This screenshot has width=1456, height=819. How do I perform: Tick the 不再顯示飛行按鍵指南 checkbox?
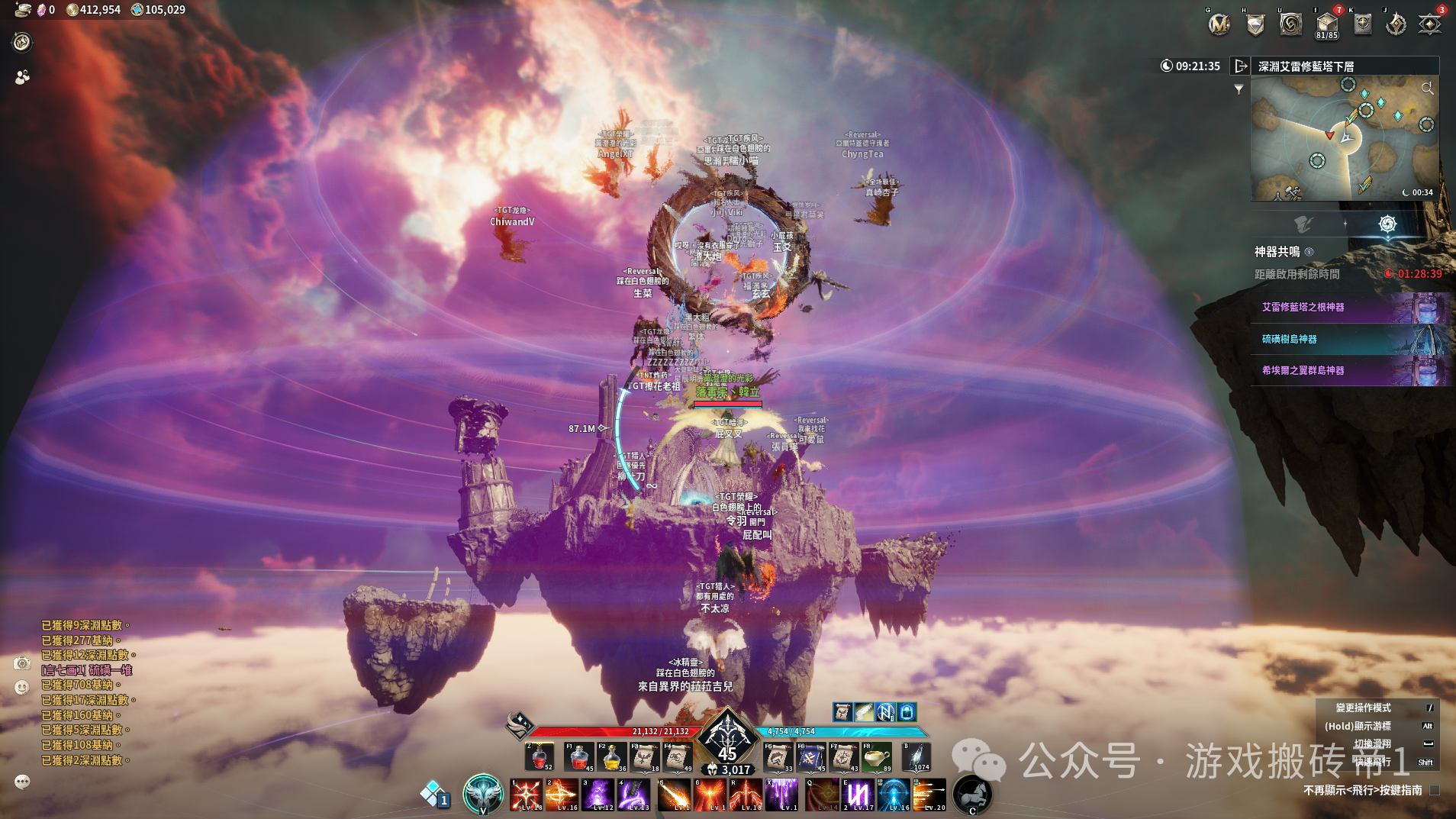1435,791
